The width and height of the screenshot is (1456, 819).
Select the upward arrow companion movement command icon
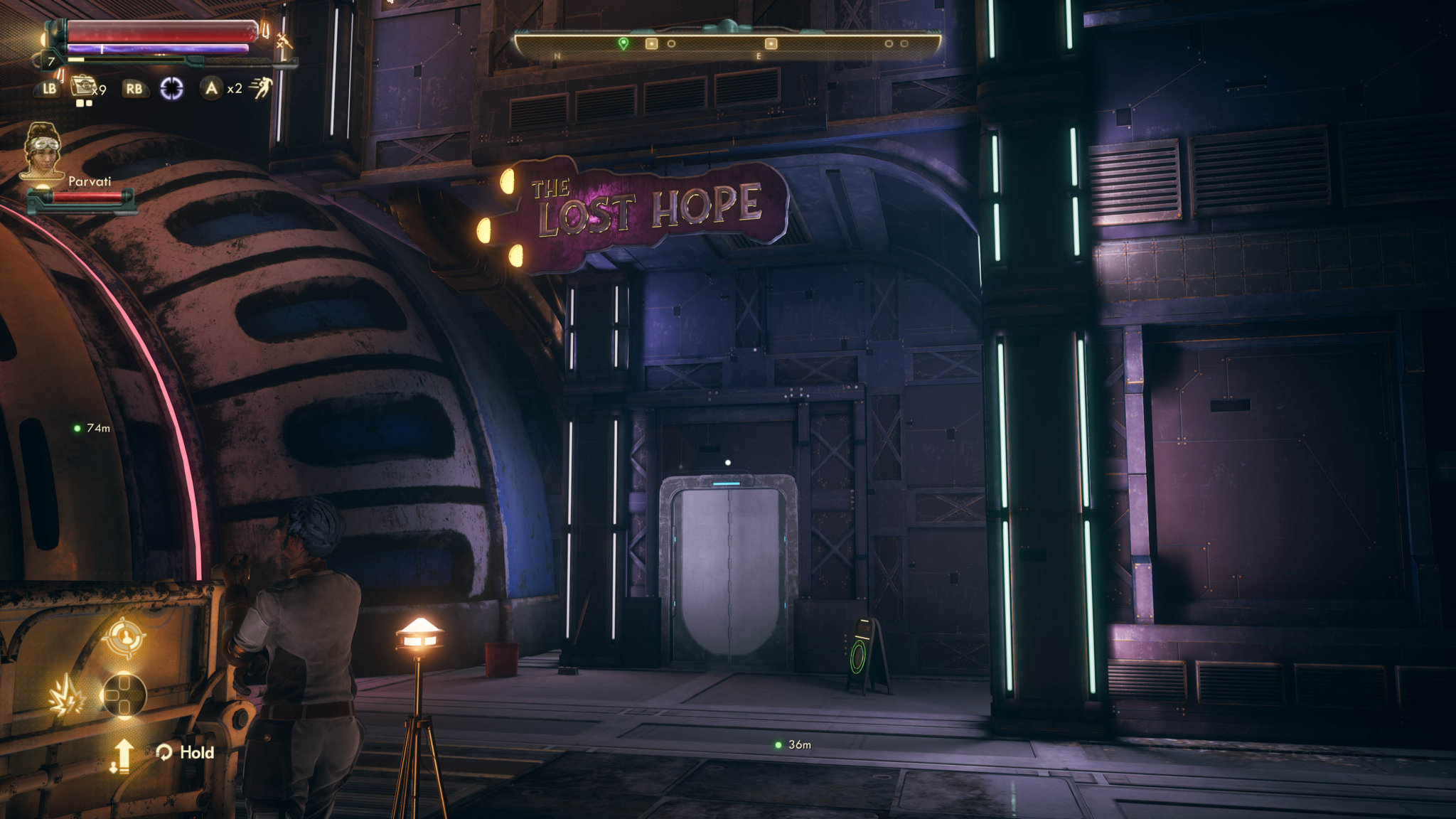(122, 755)
